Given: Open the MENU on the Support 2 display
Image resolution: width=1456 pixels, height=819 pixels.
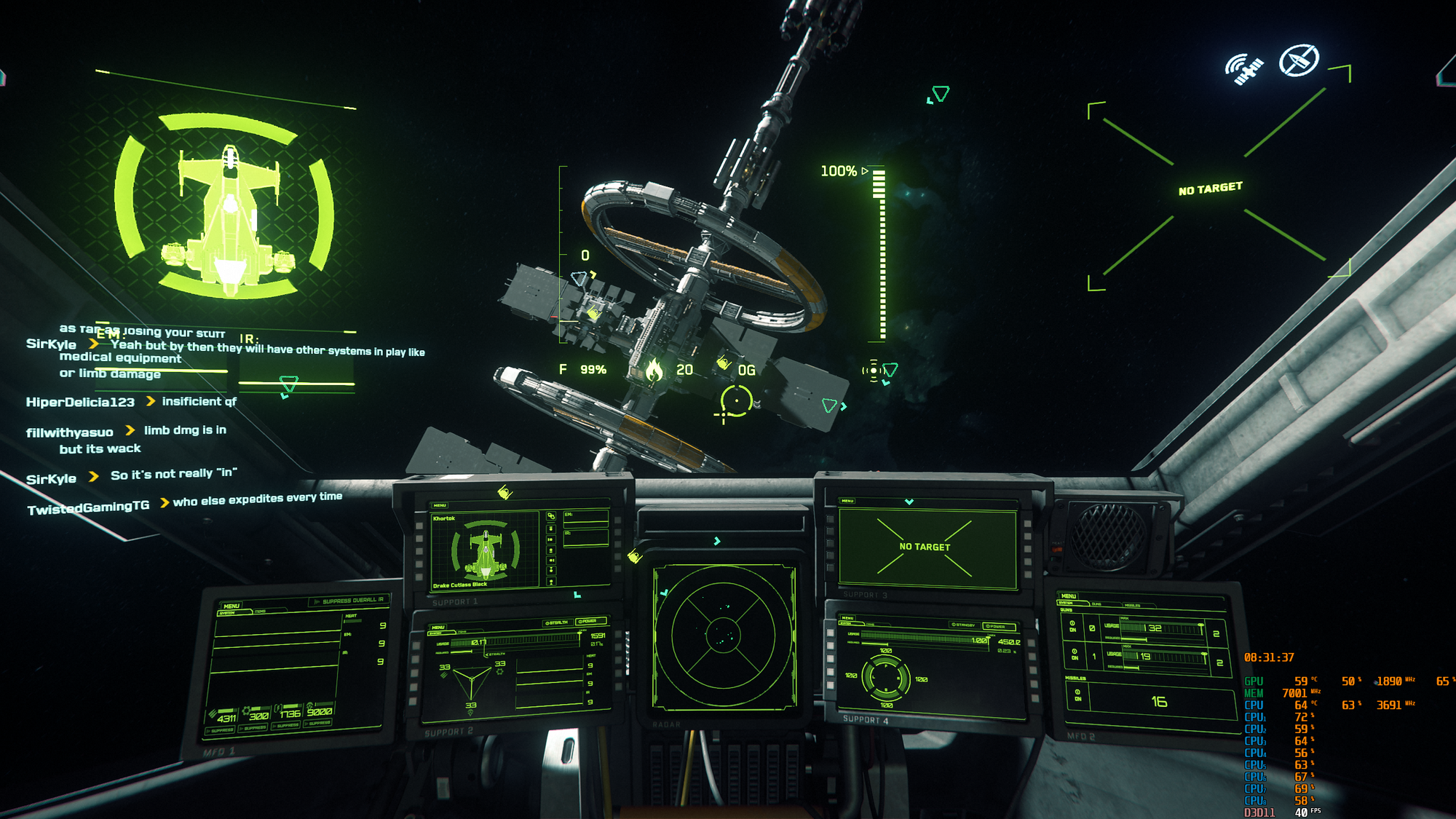Looking at the screenshot, I should (438, 627).
